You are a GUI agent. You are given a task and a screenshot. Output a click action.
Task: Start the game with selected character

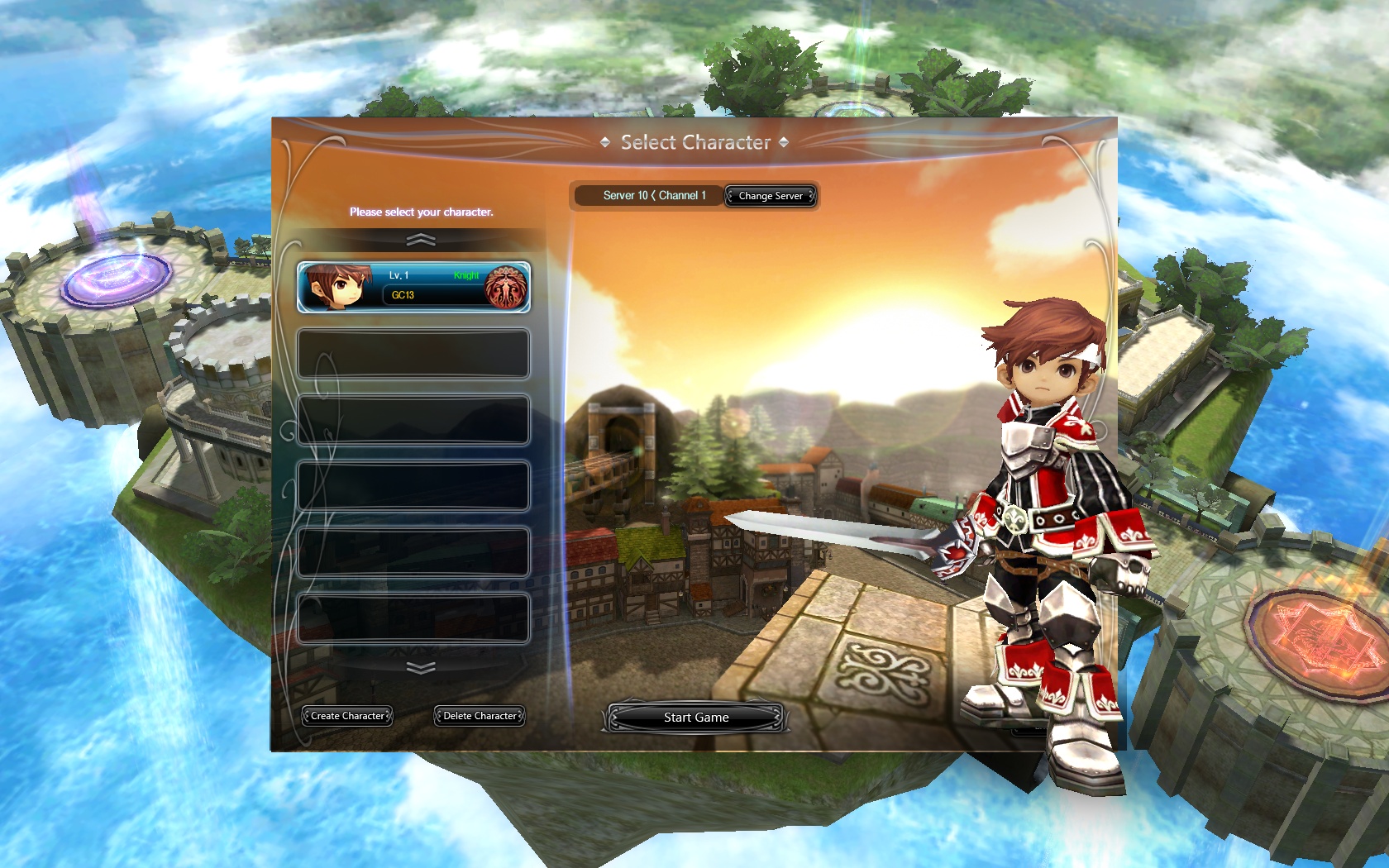pyautogui.click(x=695, y=718)
